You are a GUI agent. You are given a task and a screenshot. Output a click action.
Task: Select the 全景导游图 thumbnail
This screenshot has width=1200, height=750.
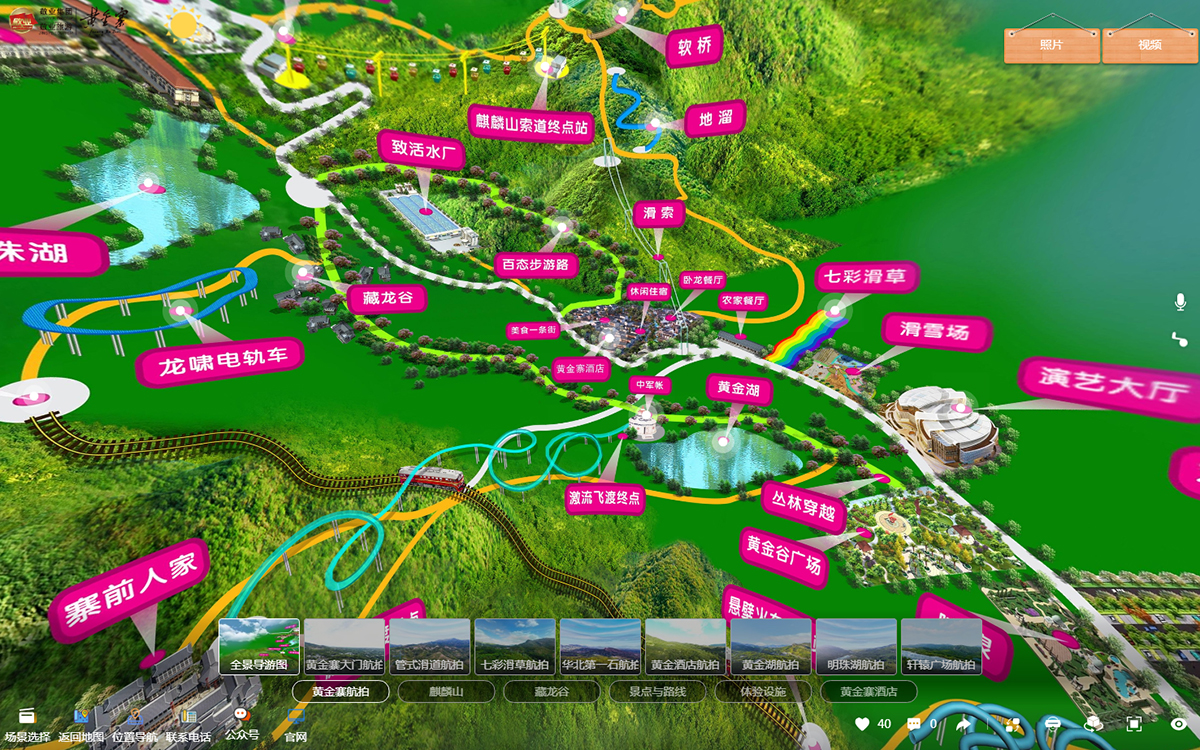259,646
